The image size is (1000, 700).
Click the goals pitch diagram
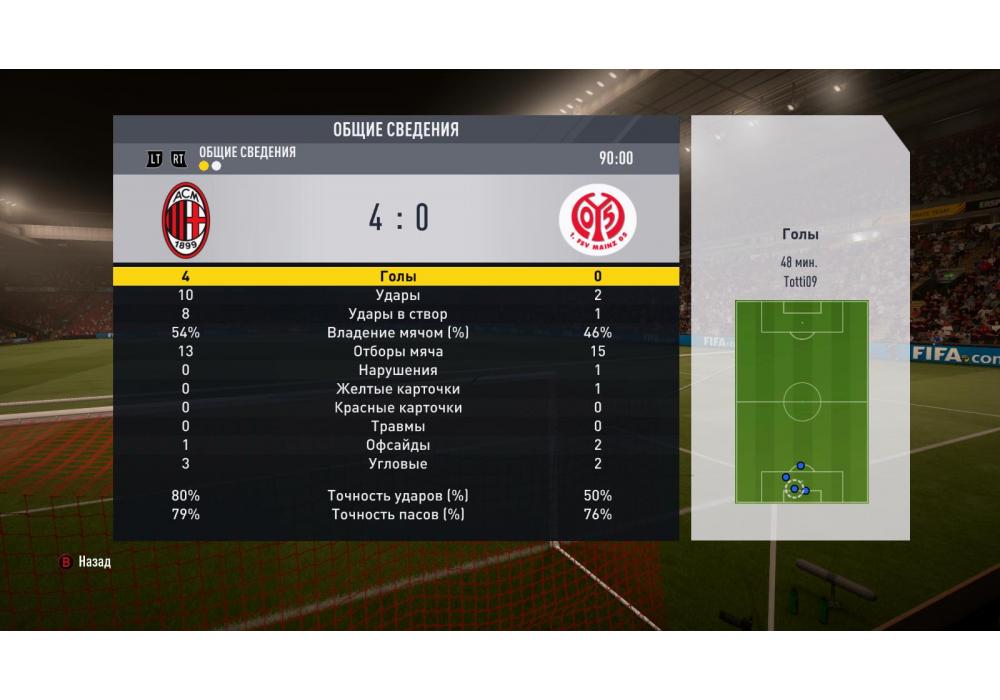pyautogui.click(x=801, y=401)
